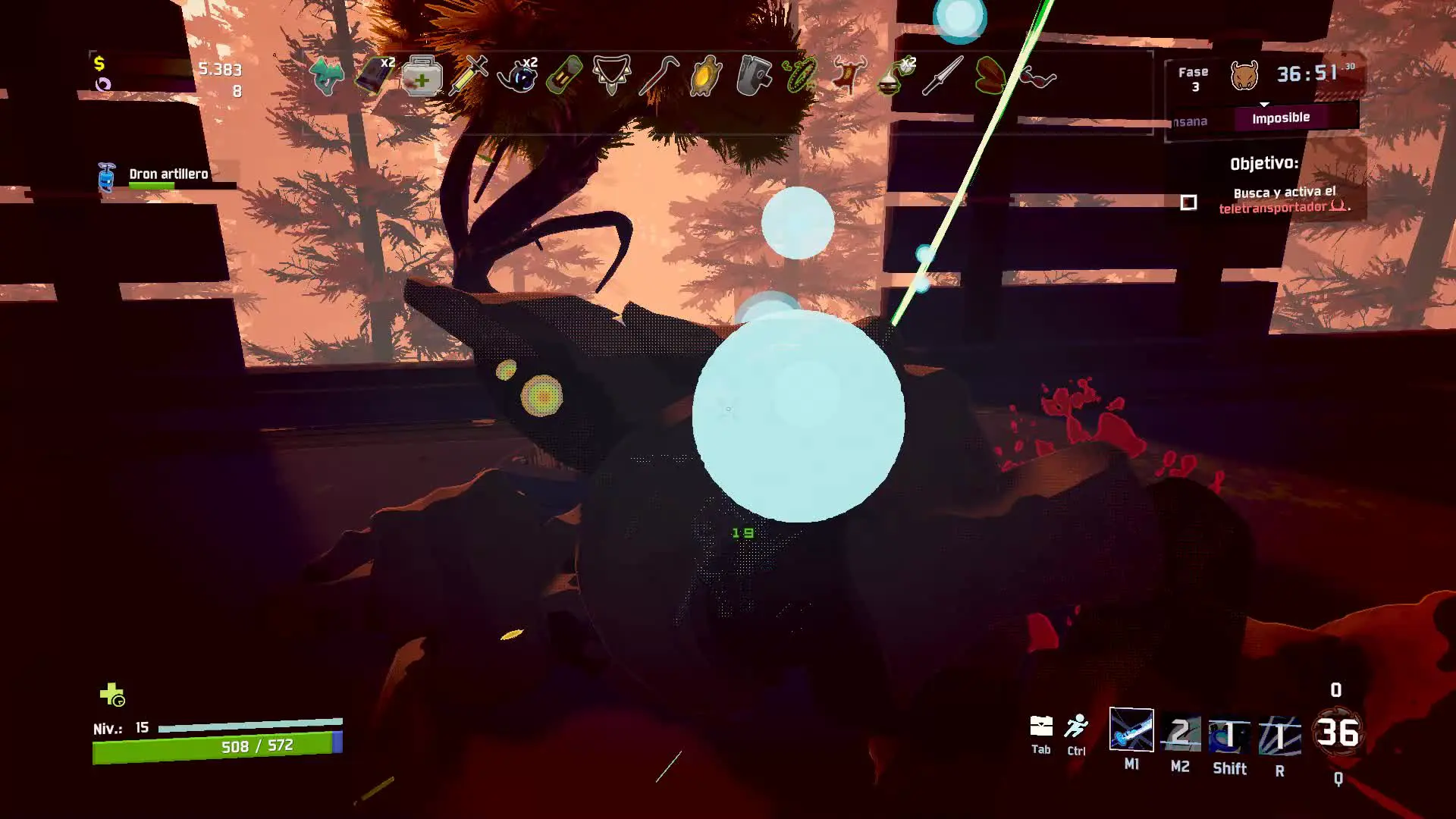This screenshot has width=1456, height=819.
Task: Select the medkit item icon
Action: click(x=422, y=77)
